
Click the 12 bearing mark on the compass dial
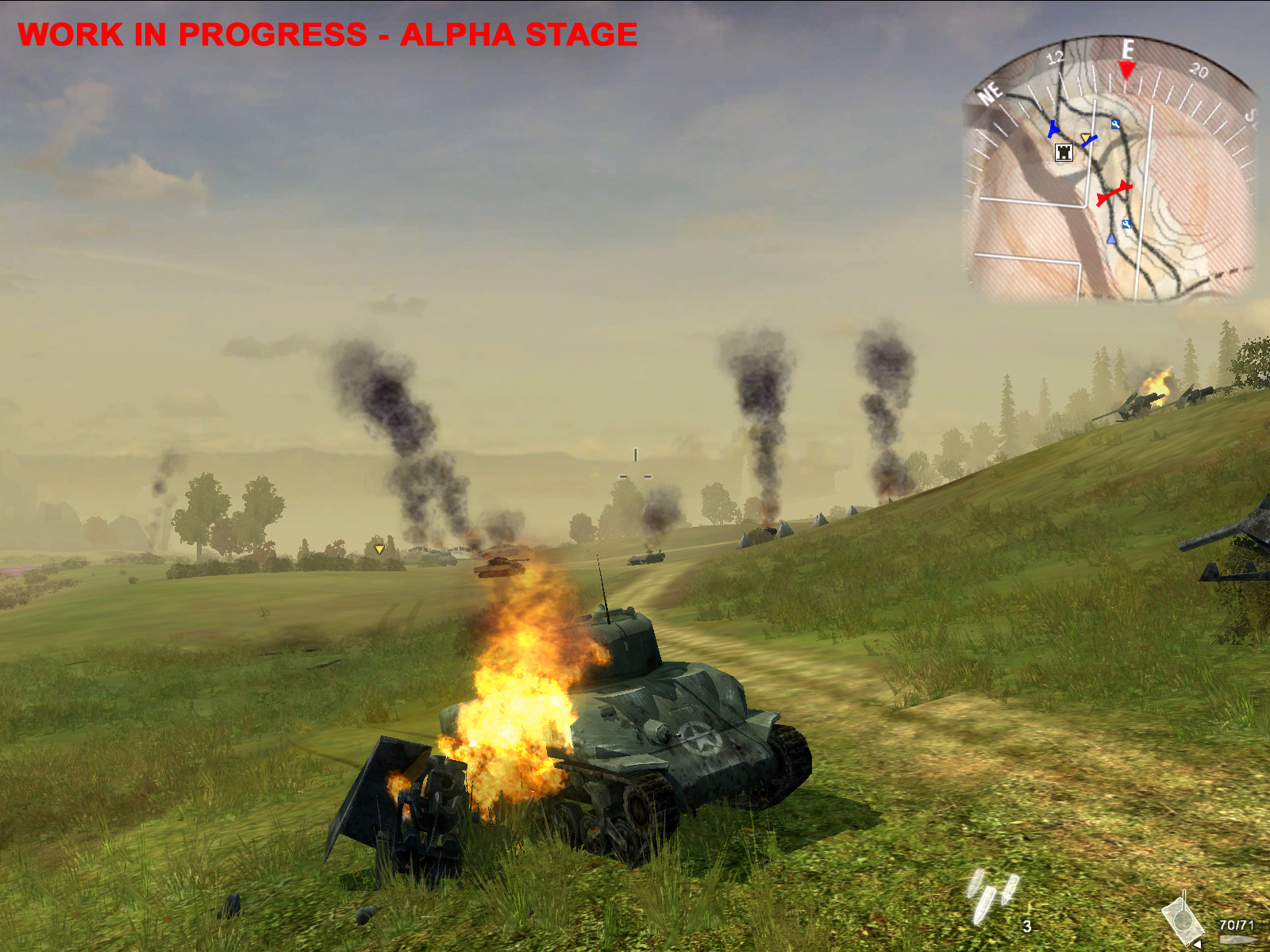tap(1056, 56)
